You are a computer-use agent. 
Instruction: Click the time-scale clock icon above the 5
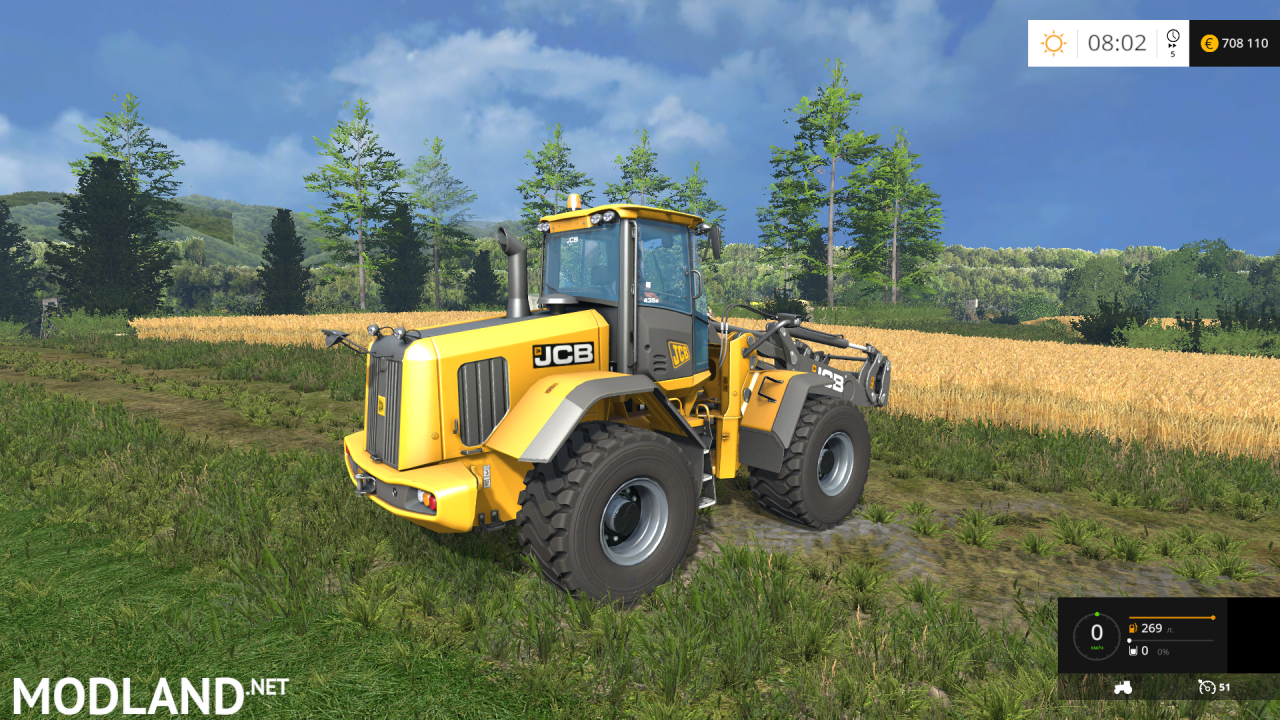tap(1172, 33)
